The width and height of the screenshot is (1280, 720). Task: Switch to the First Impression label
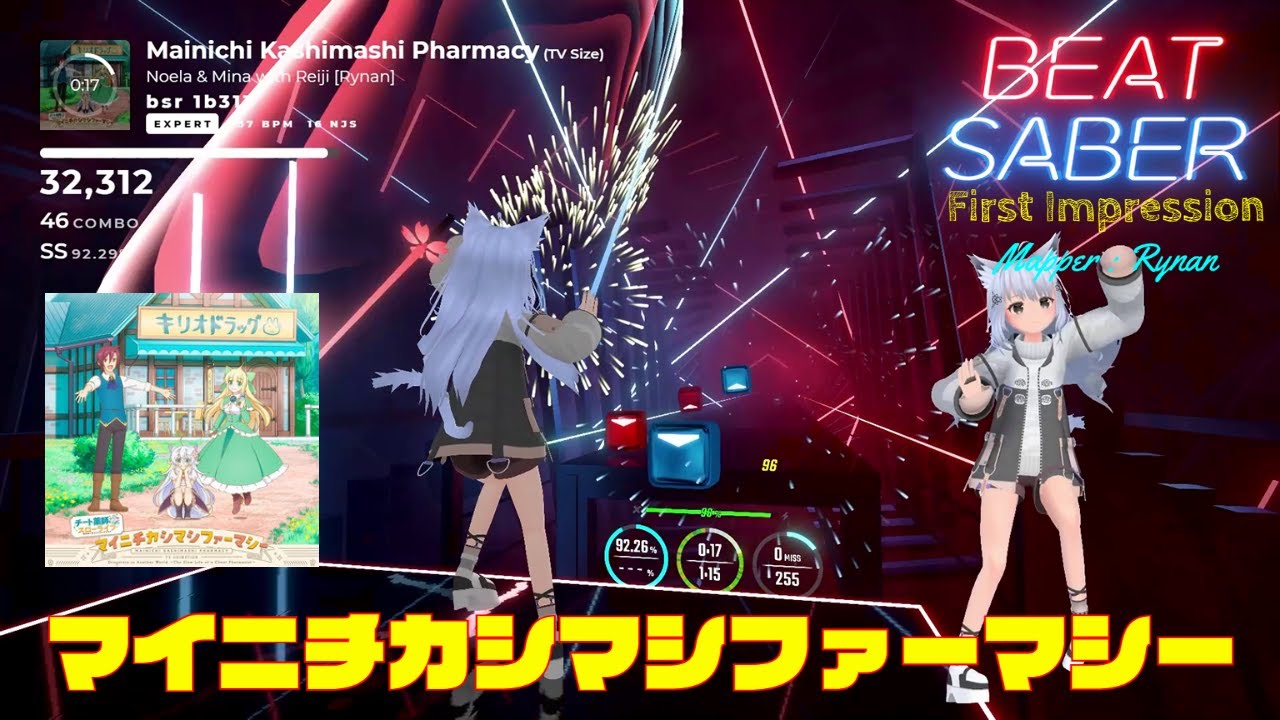click(x=1106, y=206)
